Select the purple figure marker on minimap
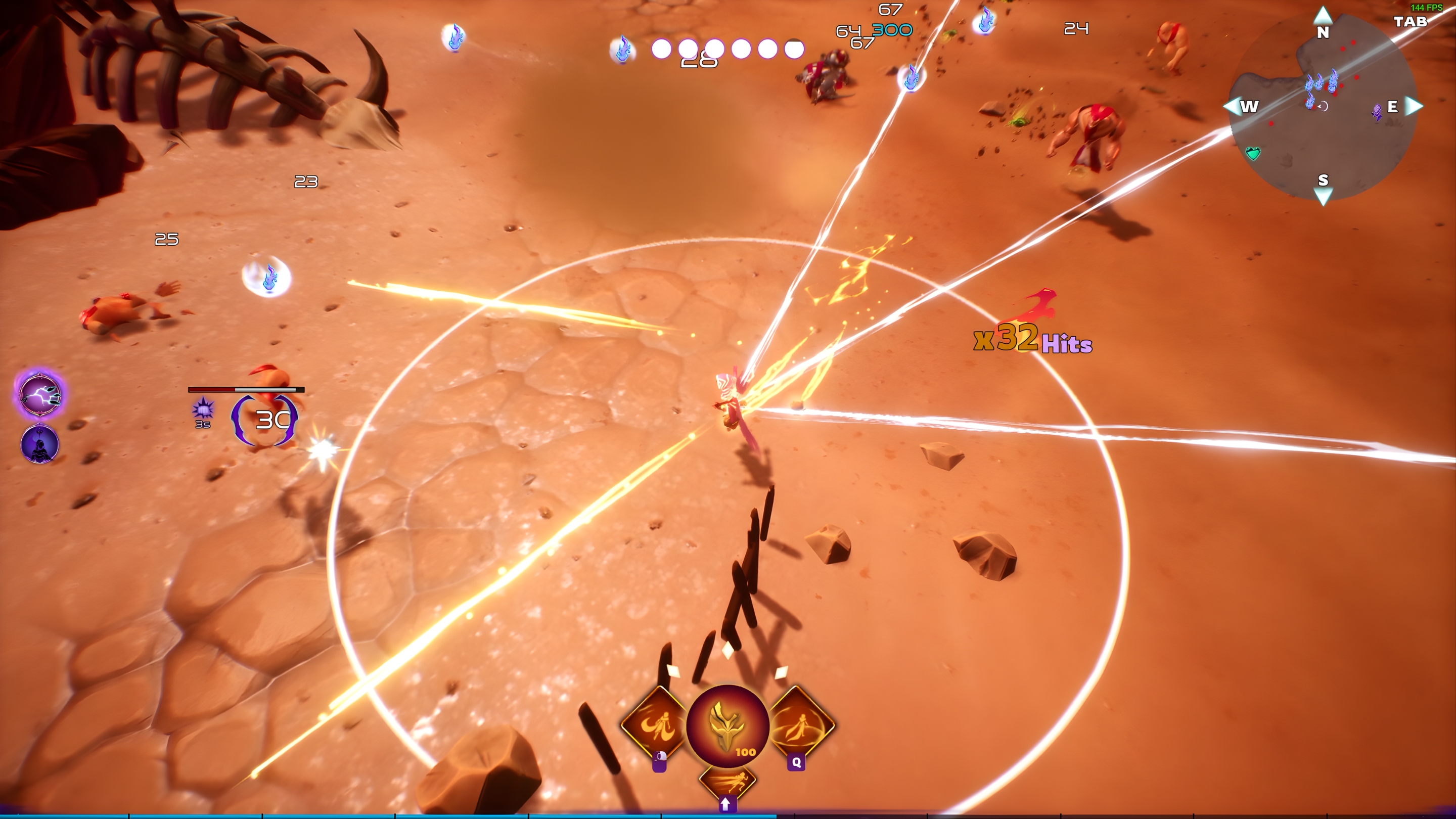The width and height of the screenshot is (1456, 819). 1377,111
